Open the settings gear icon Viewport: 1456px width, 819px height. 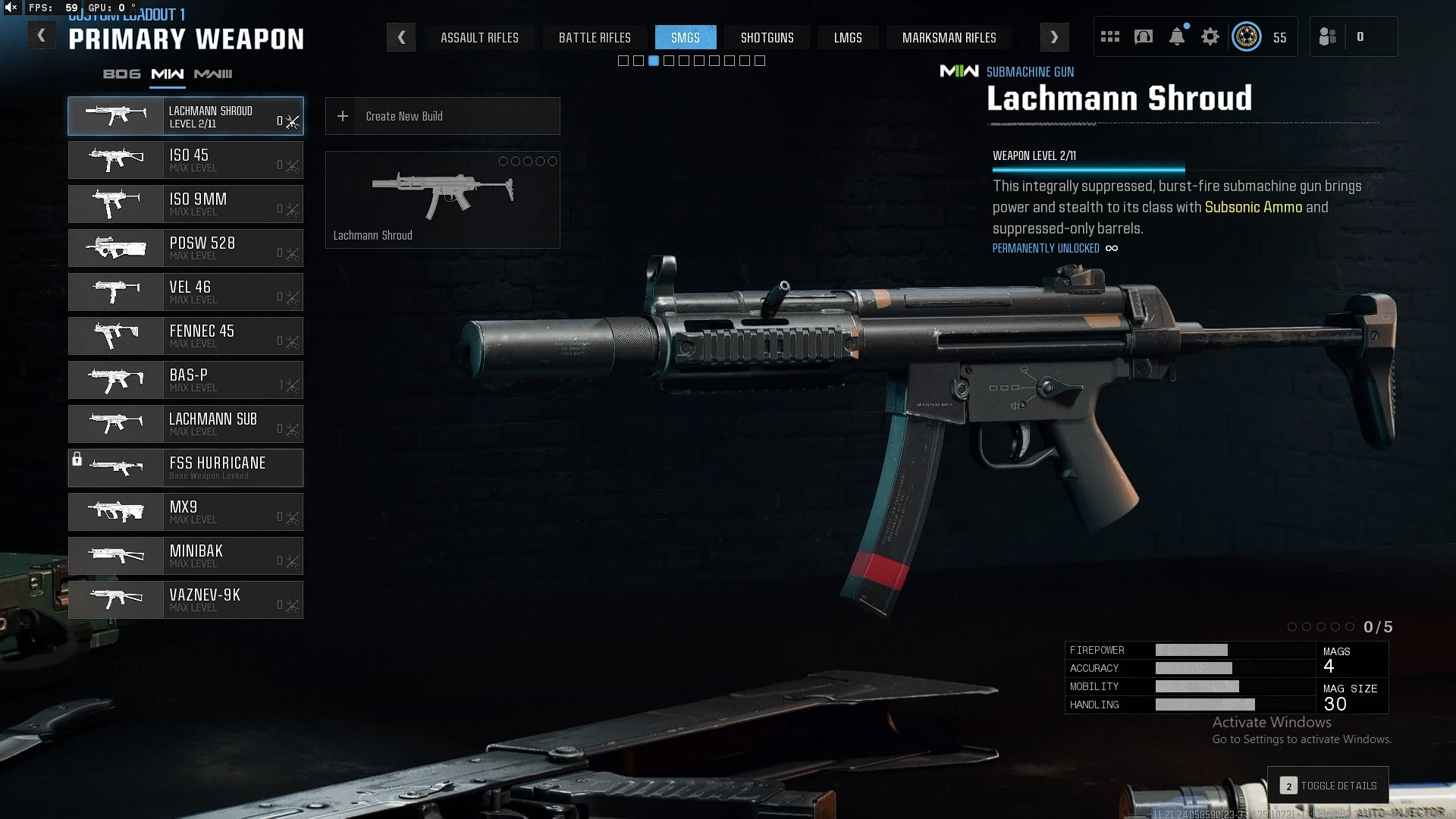tap(1210, 36)
